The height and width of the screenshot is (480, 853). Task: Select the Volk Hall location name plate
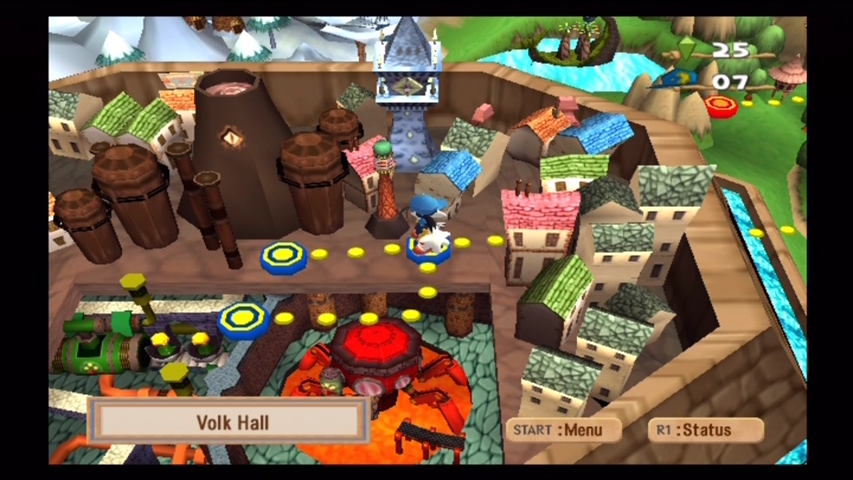tap(228, 422)
